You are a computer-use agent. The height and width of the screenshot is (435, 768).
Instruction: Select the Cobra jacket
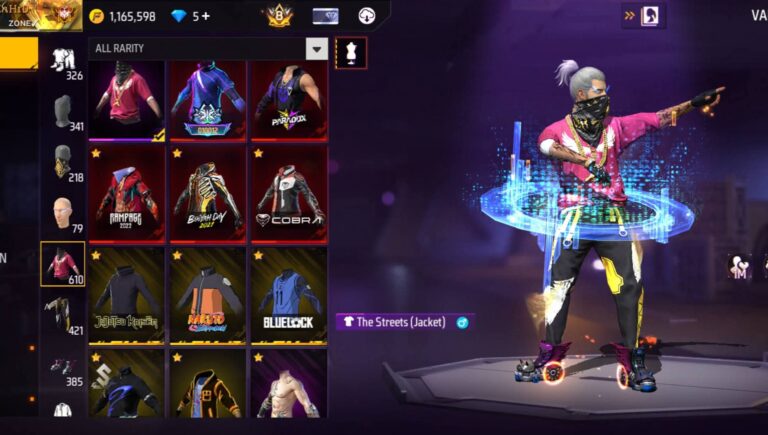[288, 193]
